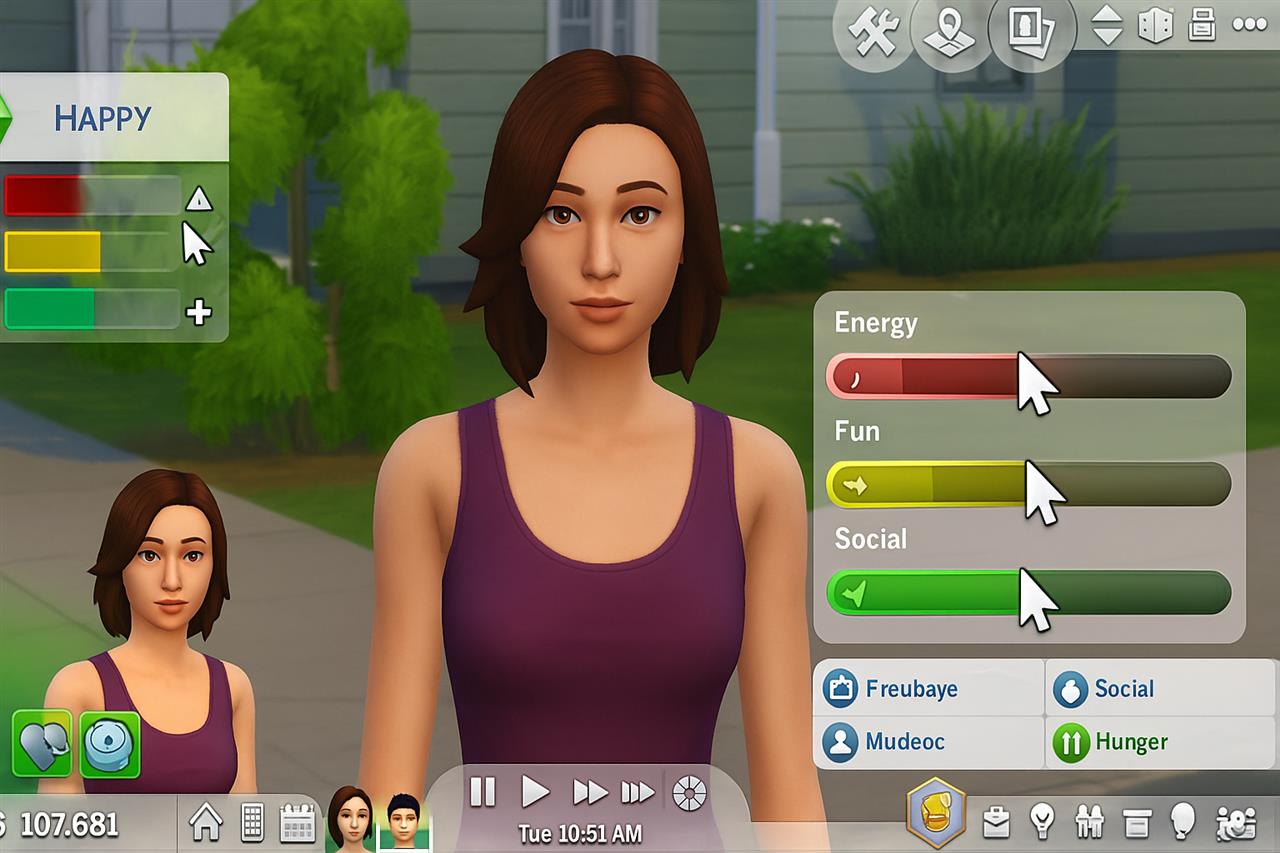The width and height of the screenshot is (1280, 853).
Task: Toggle walls up or down
Action: tap(1109, 27)
